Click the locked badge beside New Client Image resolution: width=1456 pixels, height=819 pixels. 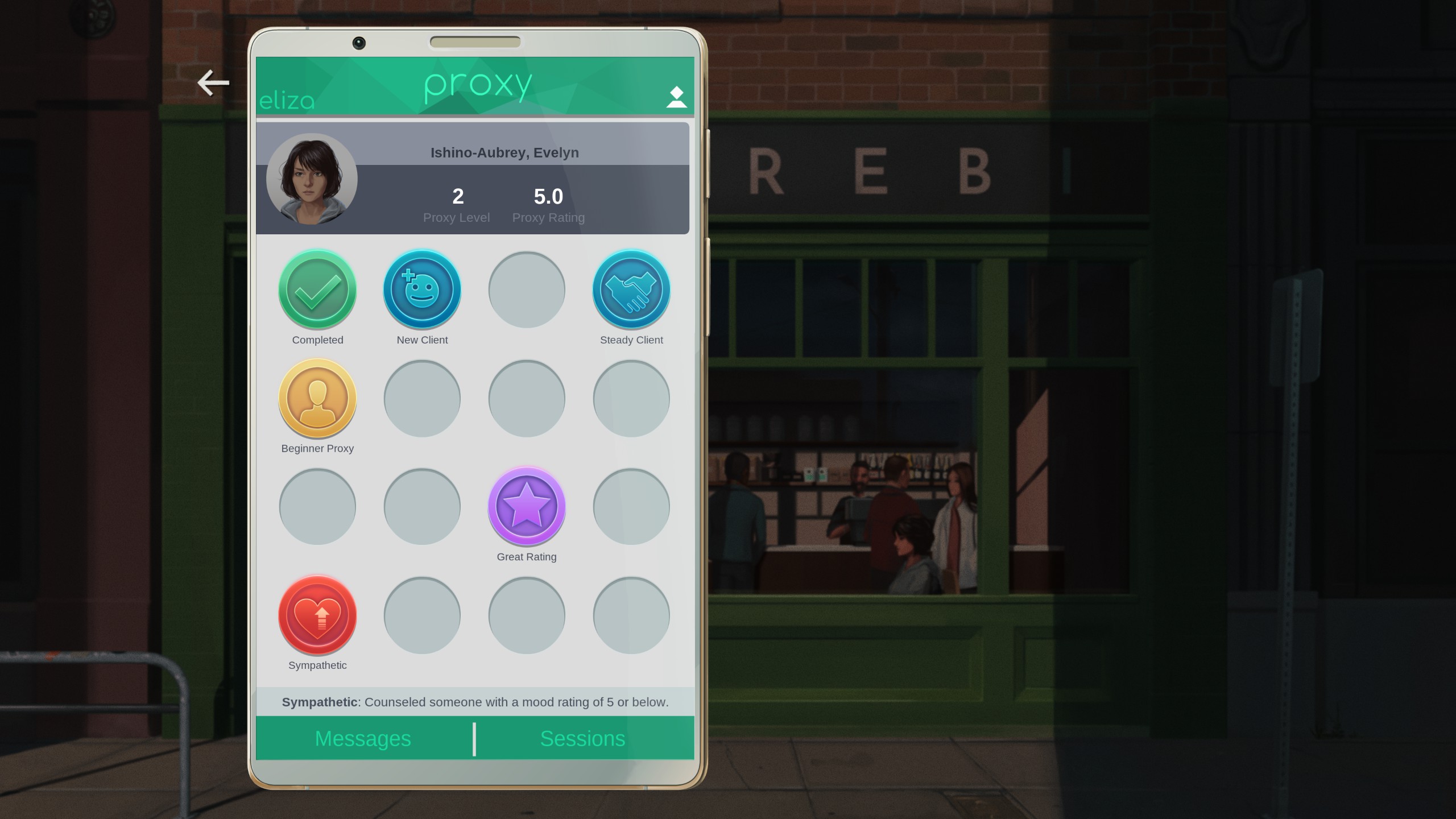tap(527, 289)
